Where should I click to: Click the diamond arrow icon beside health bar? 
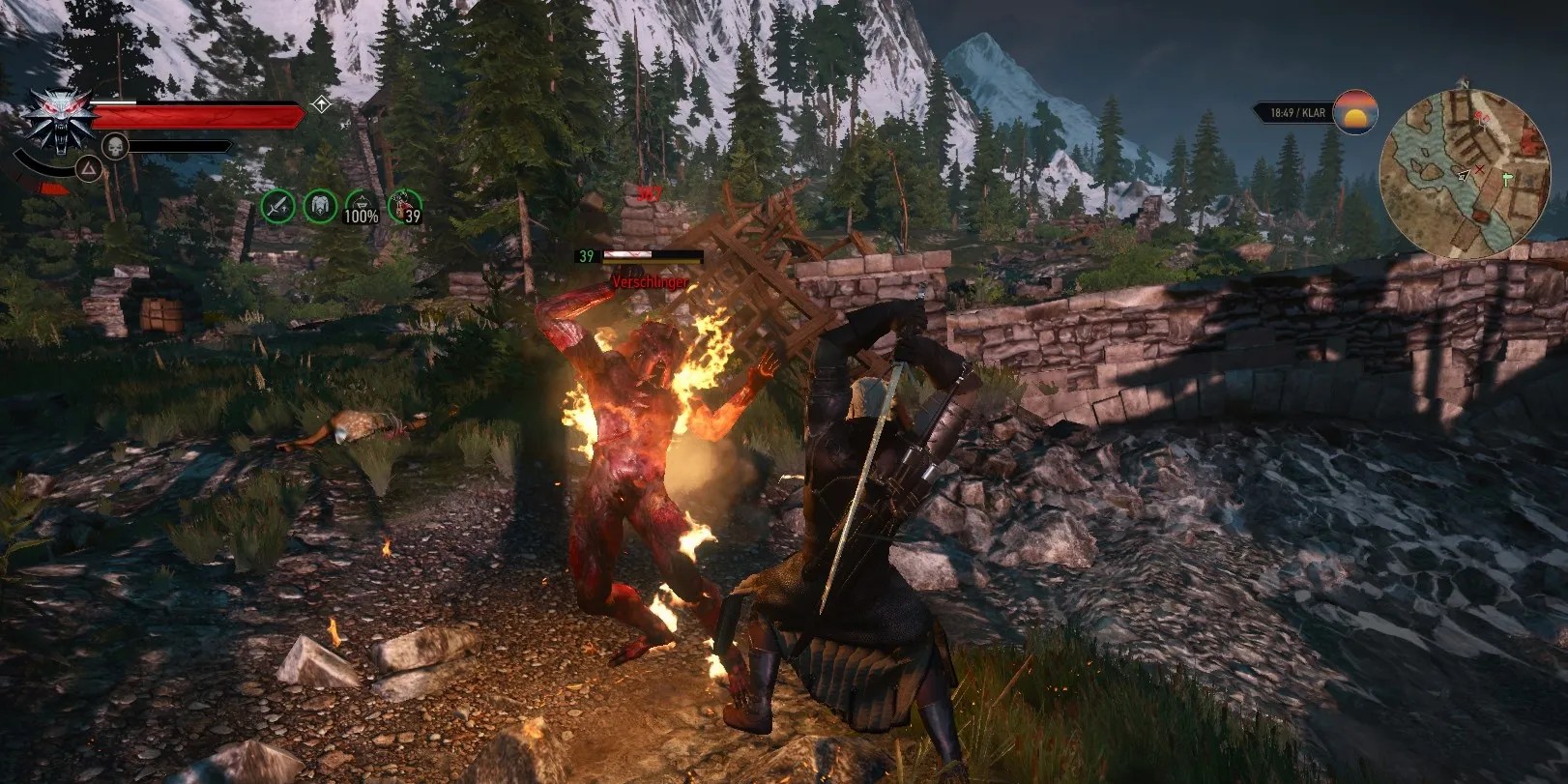[x=321, y=104]
